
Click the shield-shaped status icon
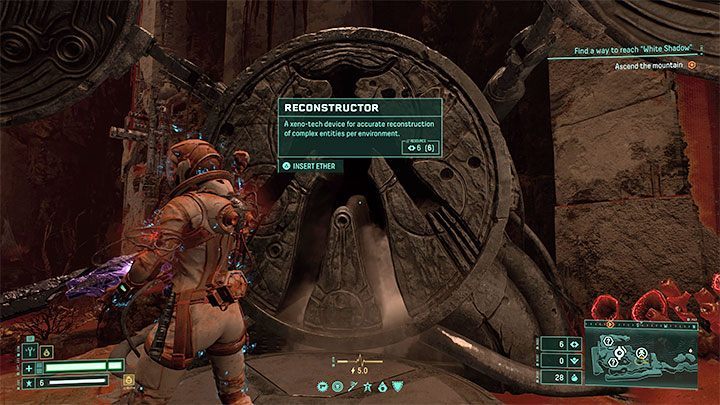pyautogui.click(x=400, y=385)
